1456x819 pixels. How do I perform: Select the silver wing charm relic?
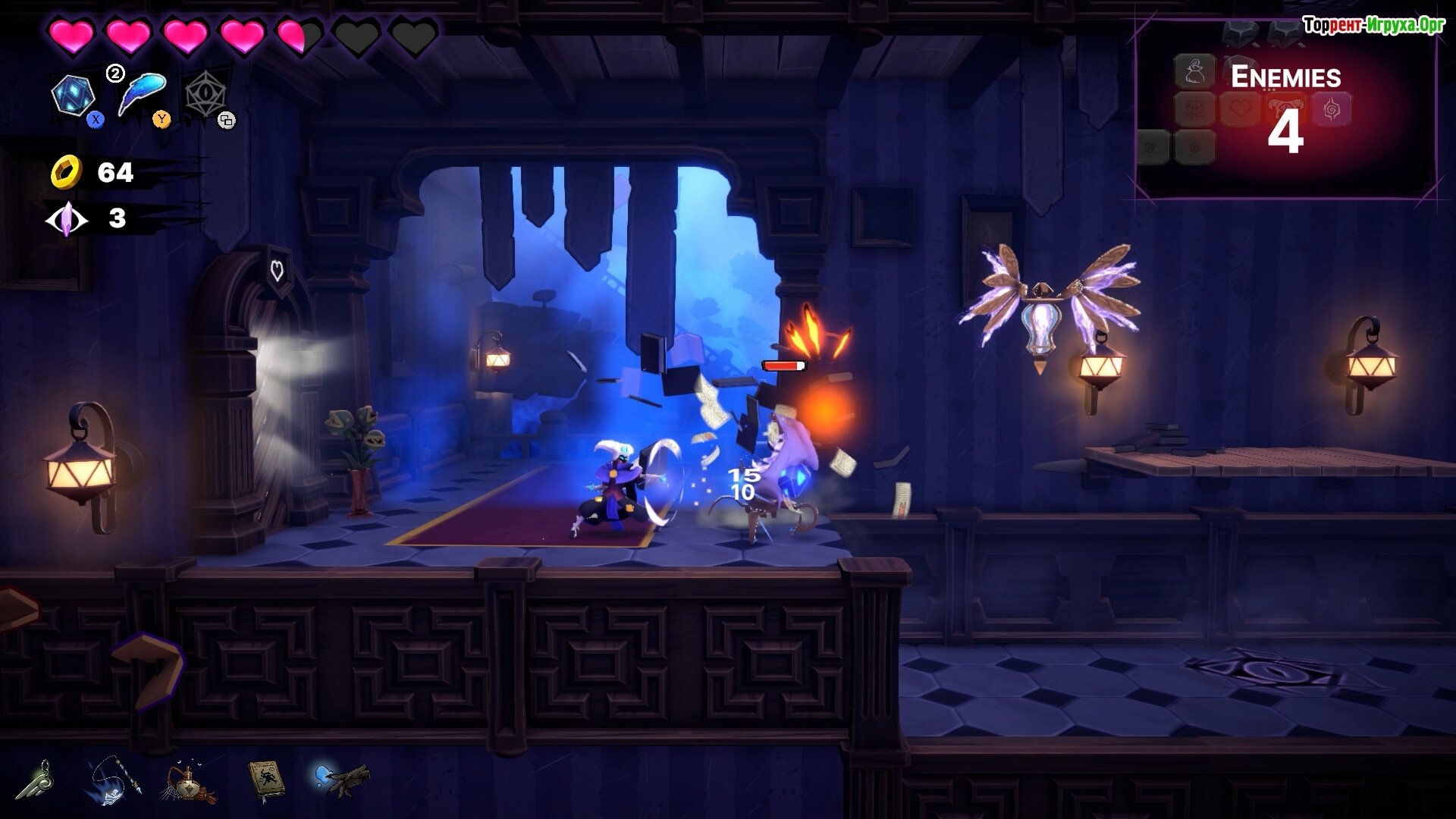[42, 780]
